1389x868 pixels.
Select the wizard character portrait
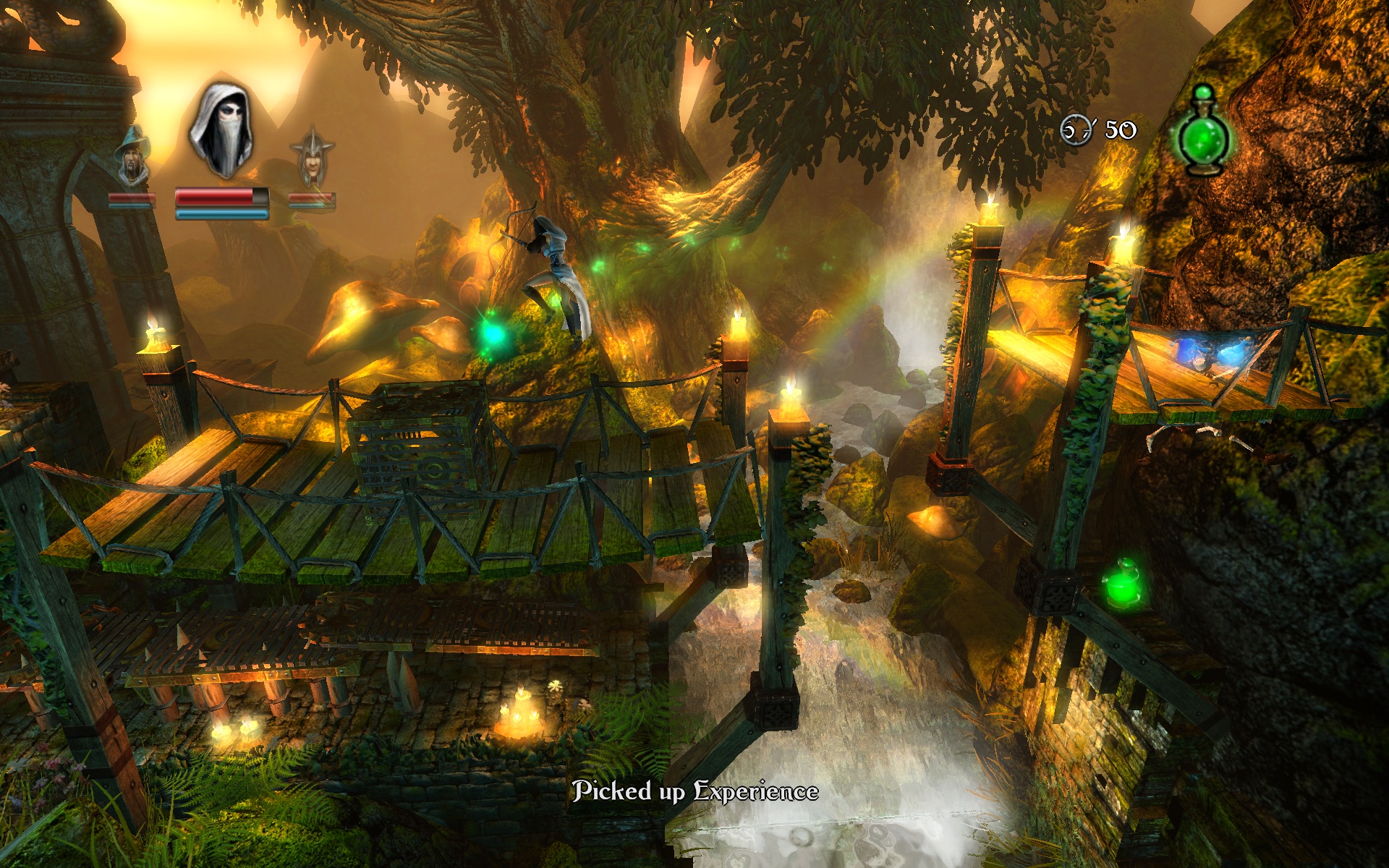pyautogui.click(x=132, y=157)
